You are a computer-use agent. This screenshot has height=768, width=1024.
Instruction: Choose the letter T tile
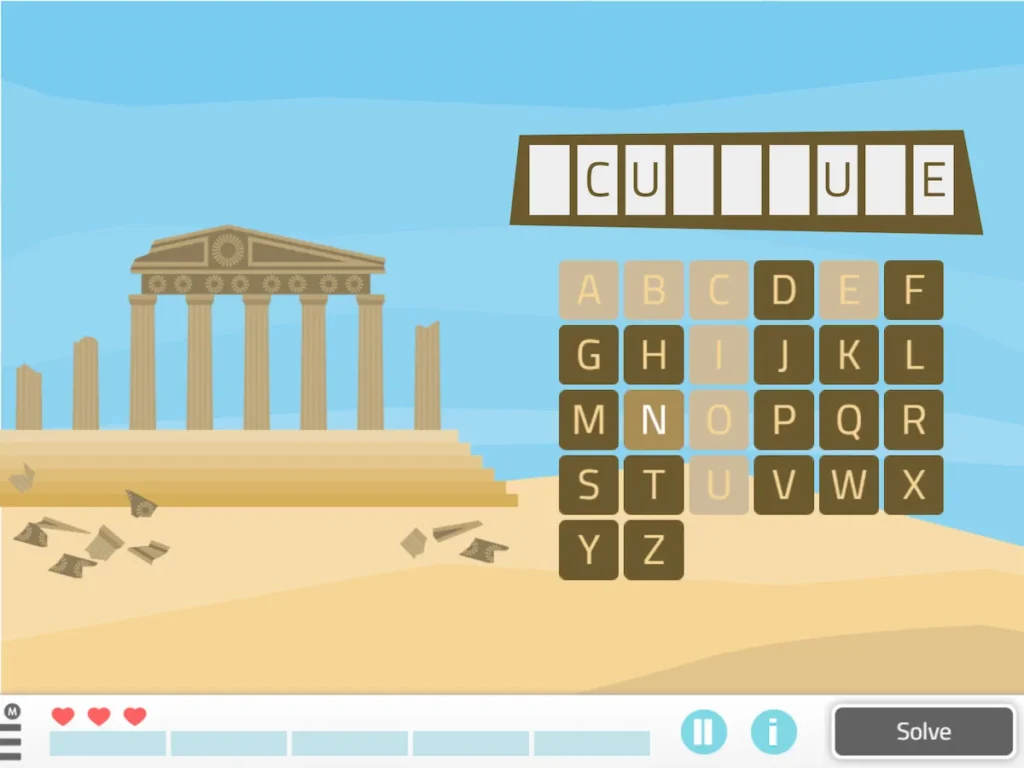click(x=654, y=486)
